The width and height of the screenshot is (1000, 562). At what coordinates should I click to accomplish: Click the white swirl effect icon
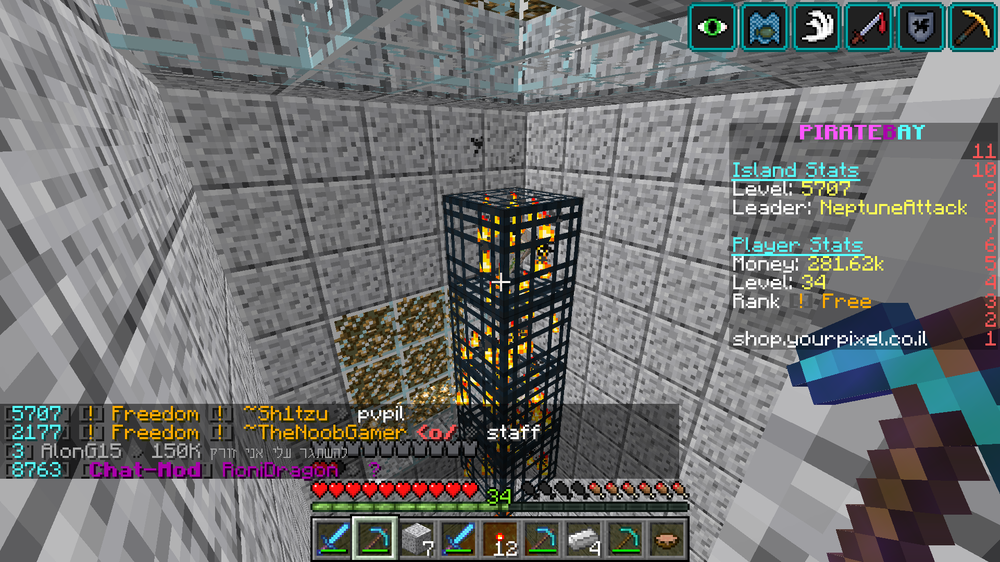817,26
